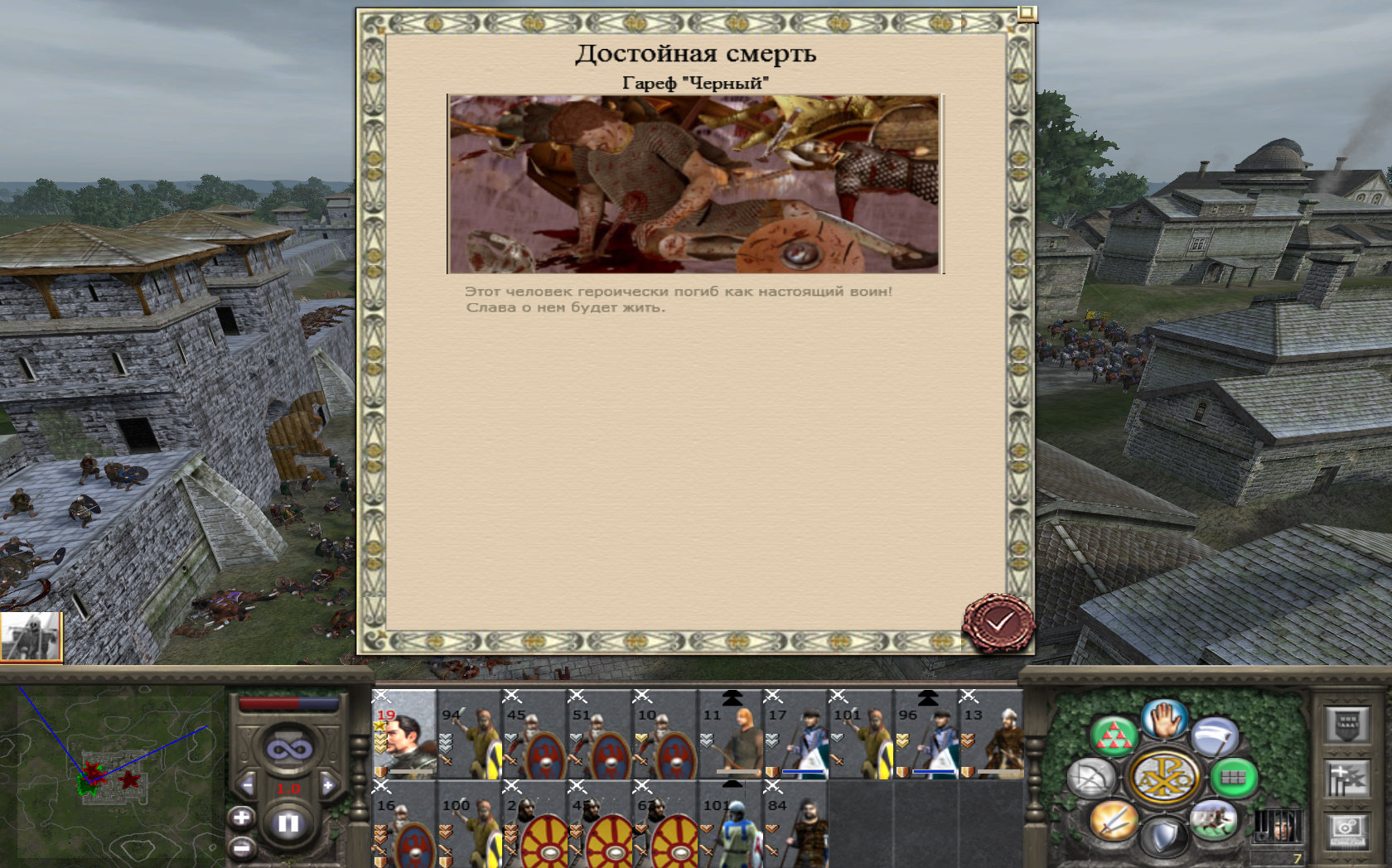This screenshot has height=868, width=1392.
Task: Increase battle speed with the plus arrow
Action: coord(328,785)
